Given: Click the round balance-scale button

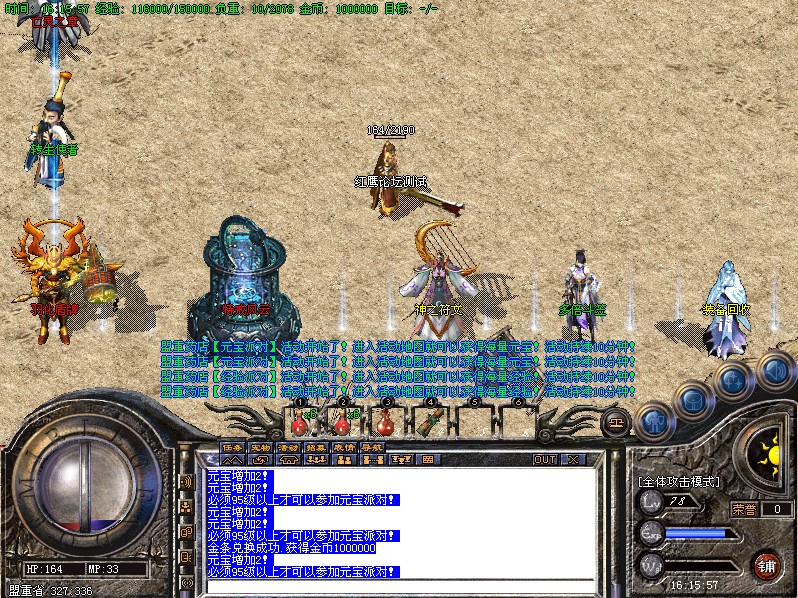Looking at the screenshot, I should pyautogui.click(x=616, y=421).
